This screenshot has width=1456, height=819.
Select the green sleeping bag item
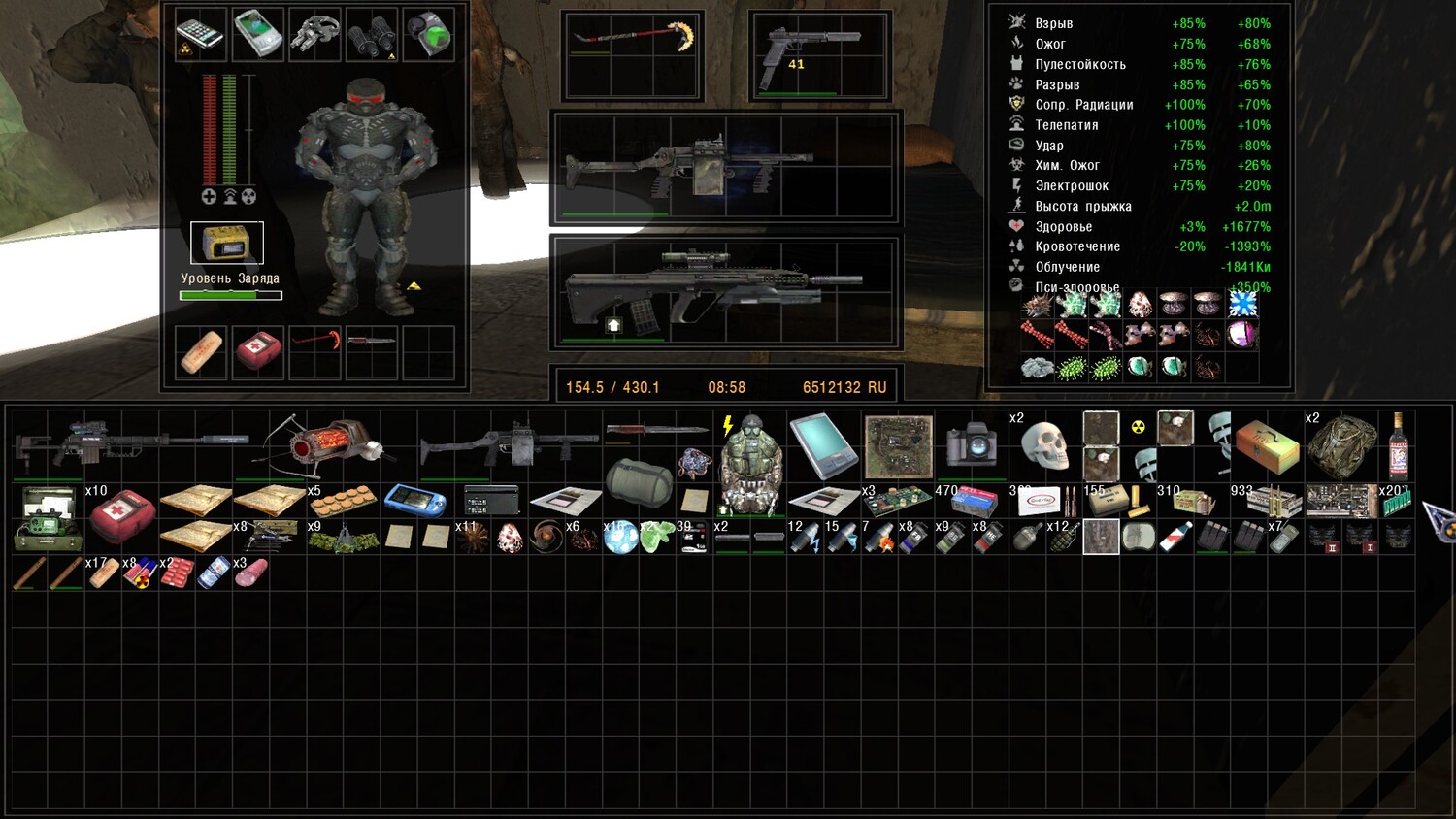click(639, 480)
